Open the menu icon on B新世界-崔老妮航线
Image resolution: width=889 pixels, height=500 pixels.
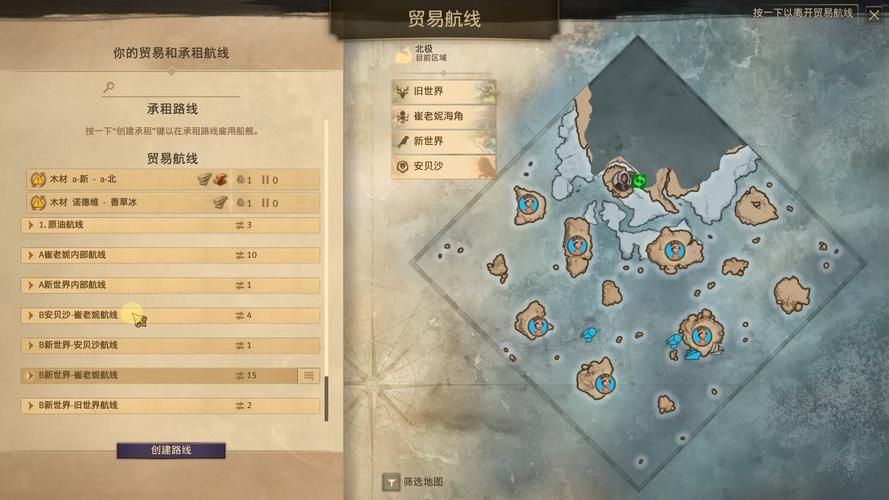pos(309,375)
